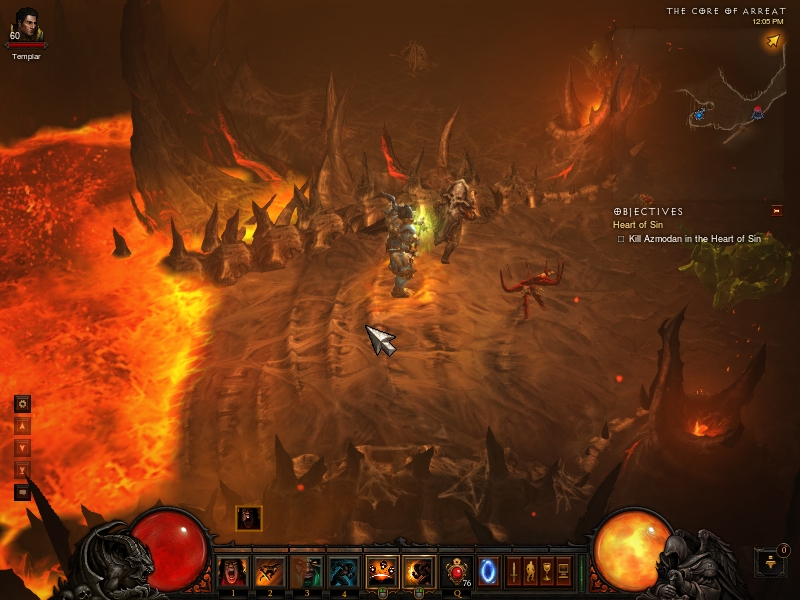Viewport: 800px width, 600px height.
Task: Open the inventory character figure button
Action: click(x=530, y=572)
